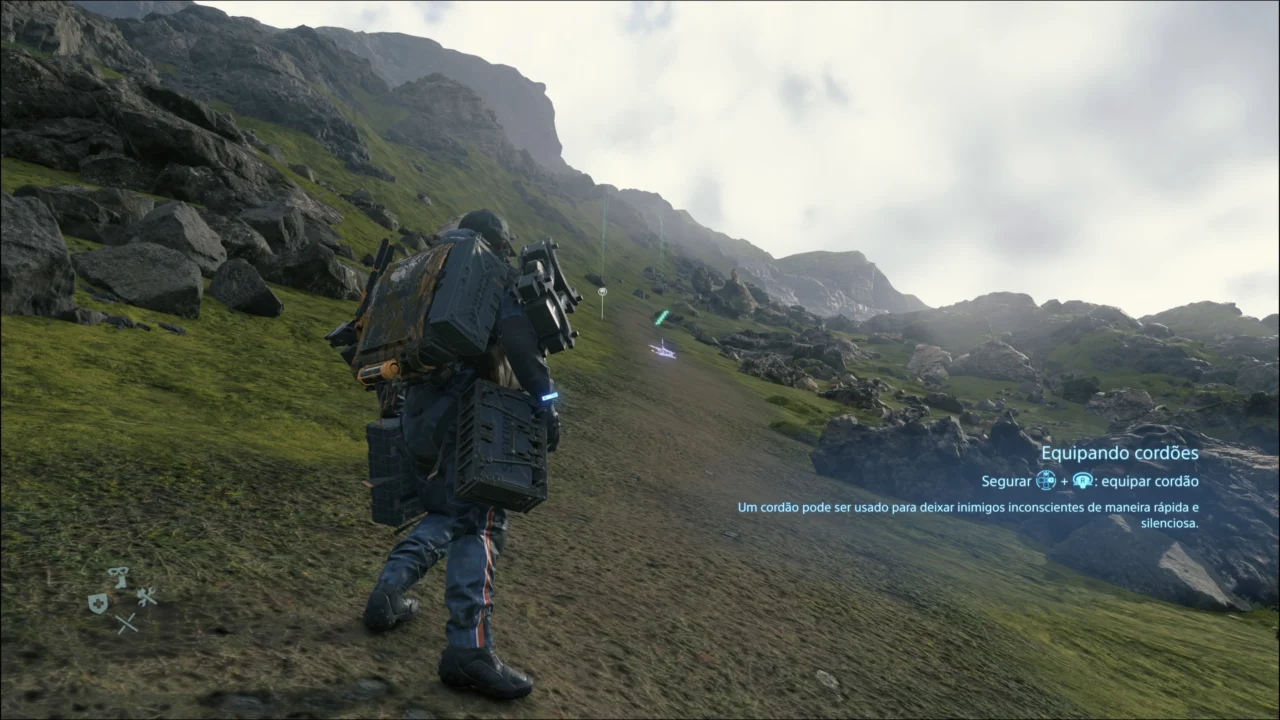The image size is (1280, 720).
Task: Click the Segurar label in the tutorial box
Action: 1005,481
